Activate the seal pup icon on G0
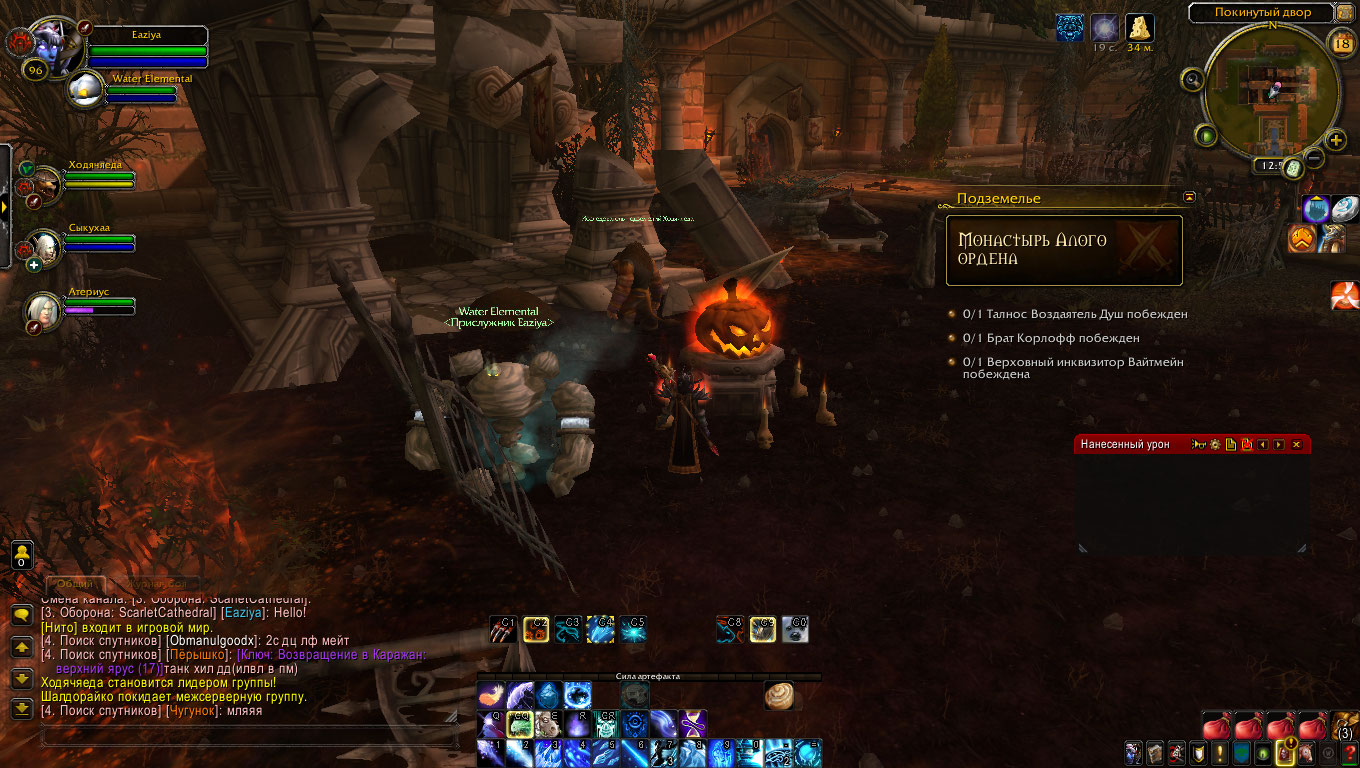 795,628
